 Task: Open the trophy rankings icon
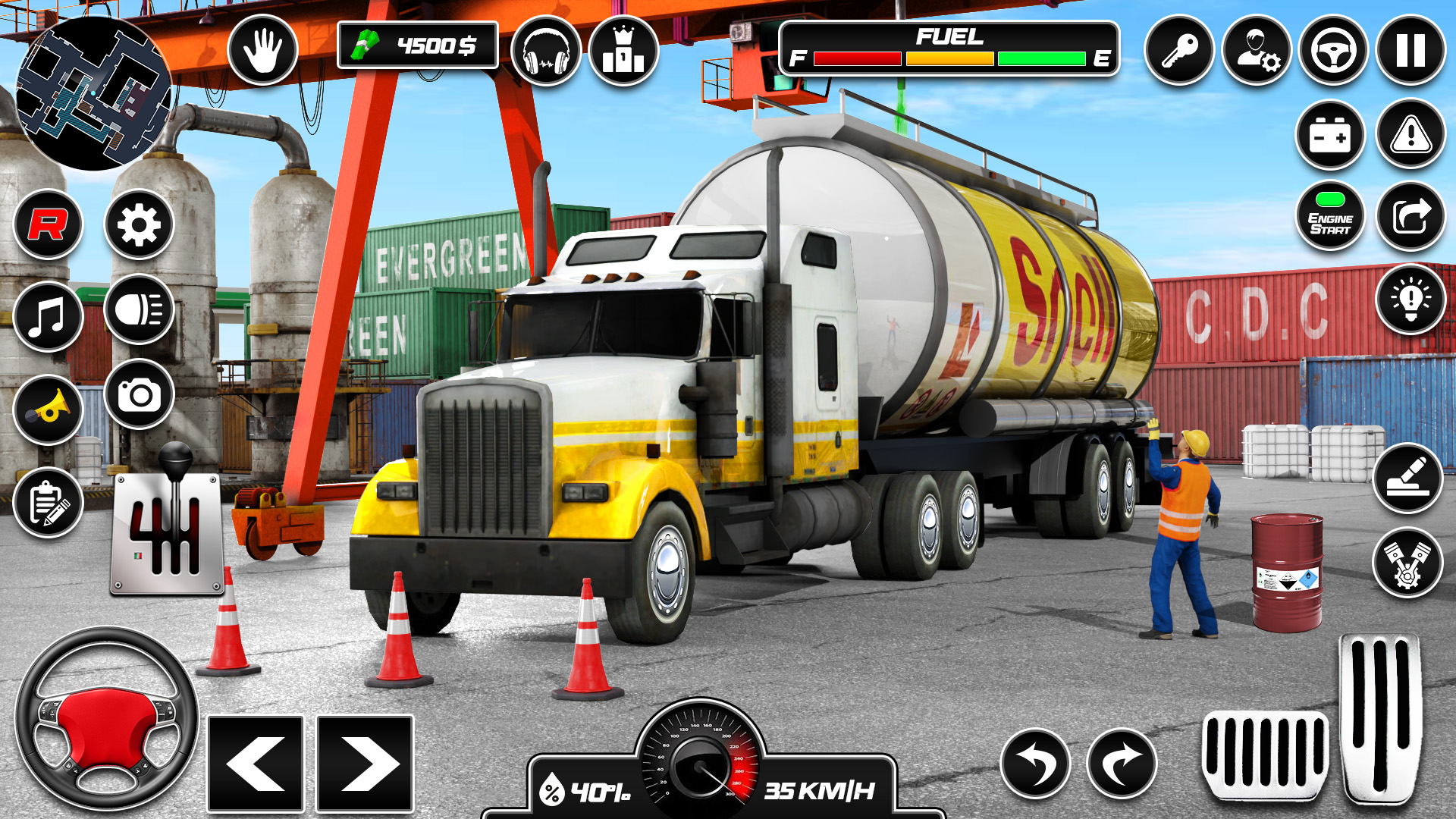[x=622, y=51]
